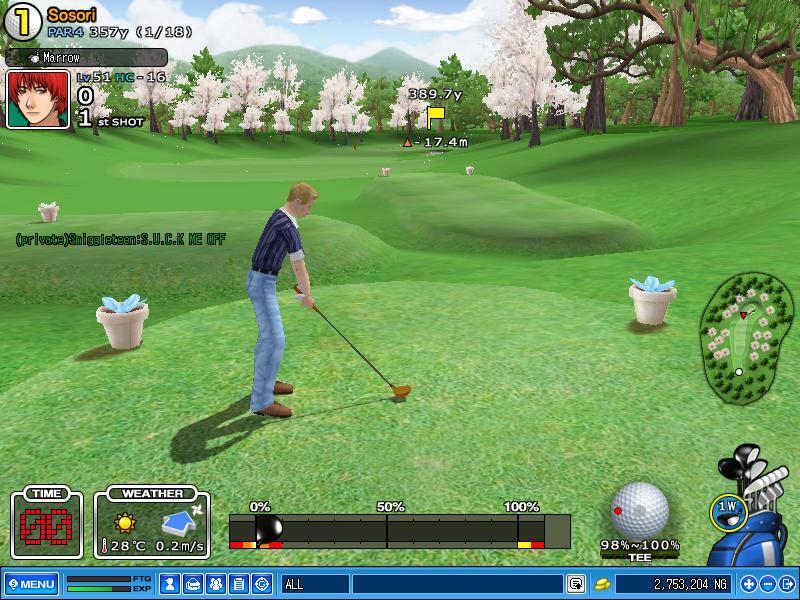The width and height of the screenshot is (800, 600).
Task: Open the MENU button
Action: pyautogui.click(x=31, y=584)
